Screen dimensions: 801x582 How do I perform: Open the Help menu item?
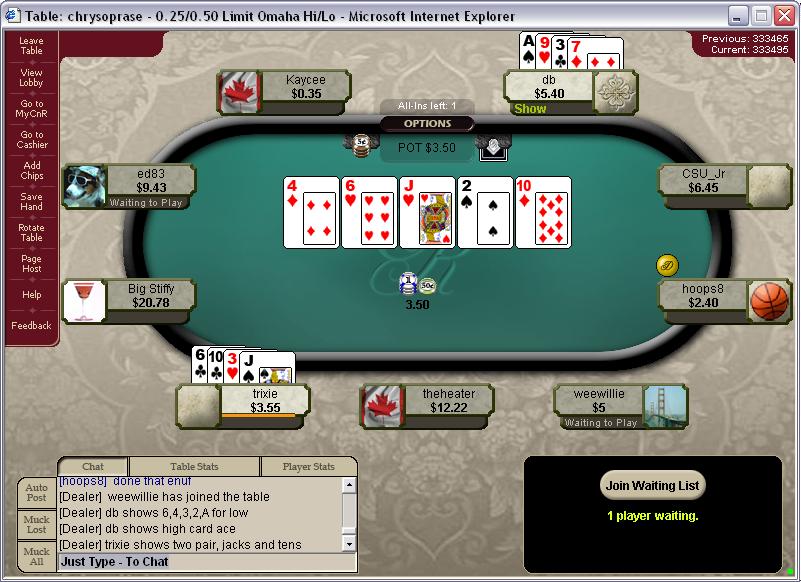tap(31, 295)
